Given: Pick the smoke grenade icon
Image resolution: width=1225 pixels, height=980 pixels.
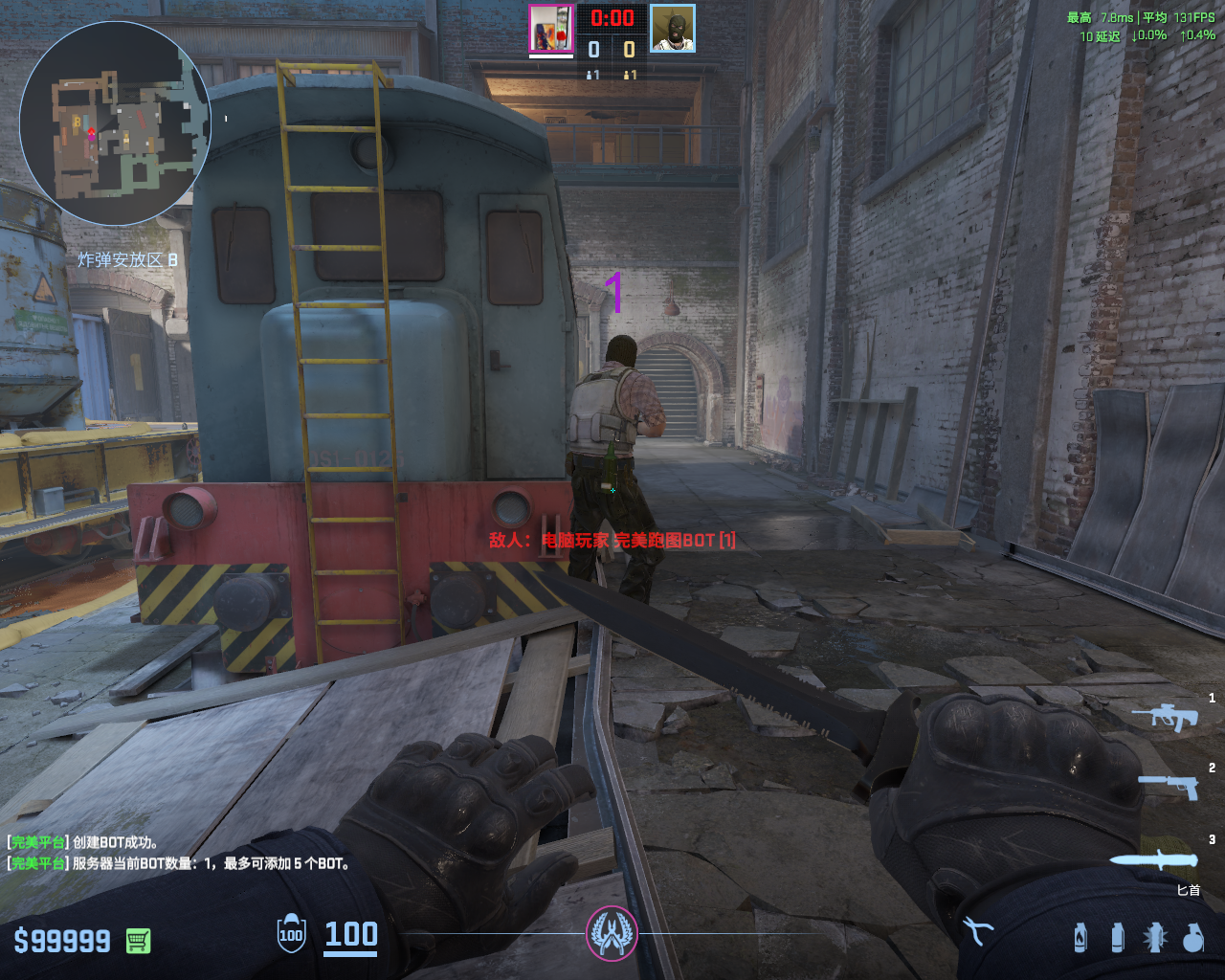Looking at the screenshot, I should click(x=1117, y=937).
